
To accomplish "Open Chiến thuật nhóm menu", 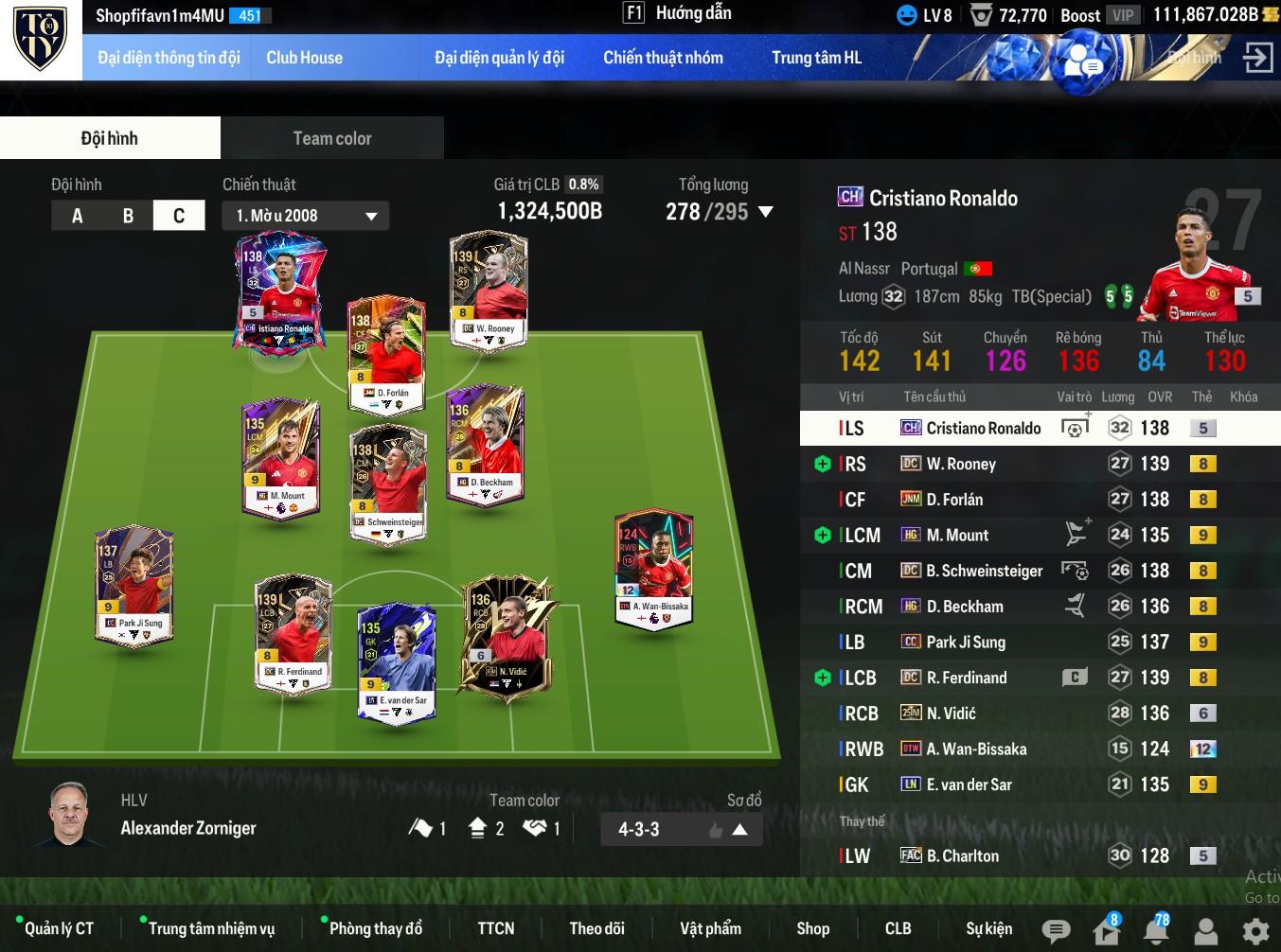I will (x=663, y=58).
